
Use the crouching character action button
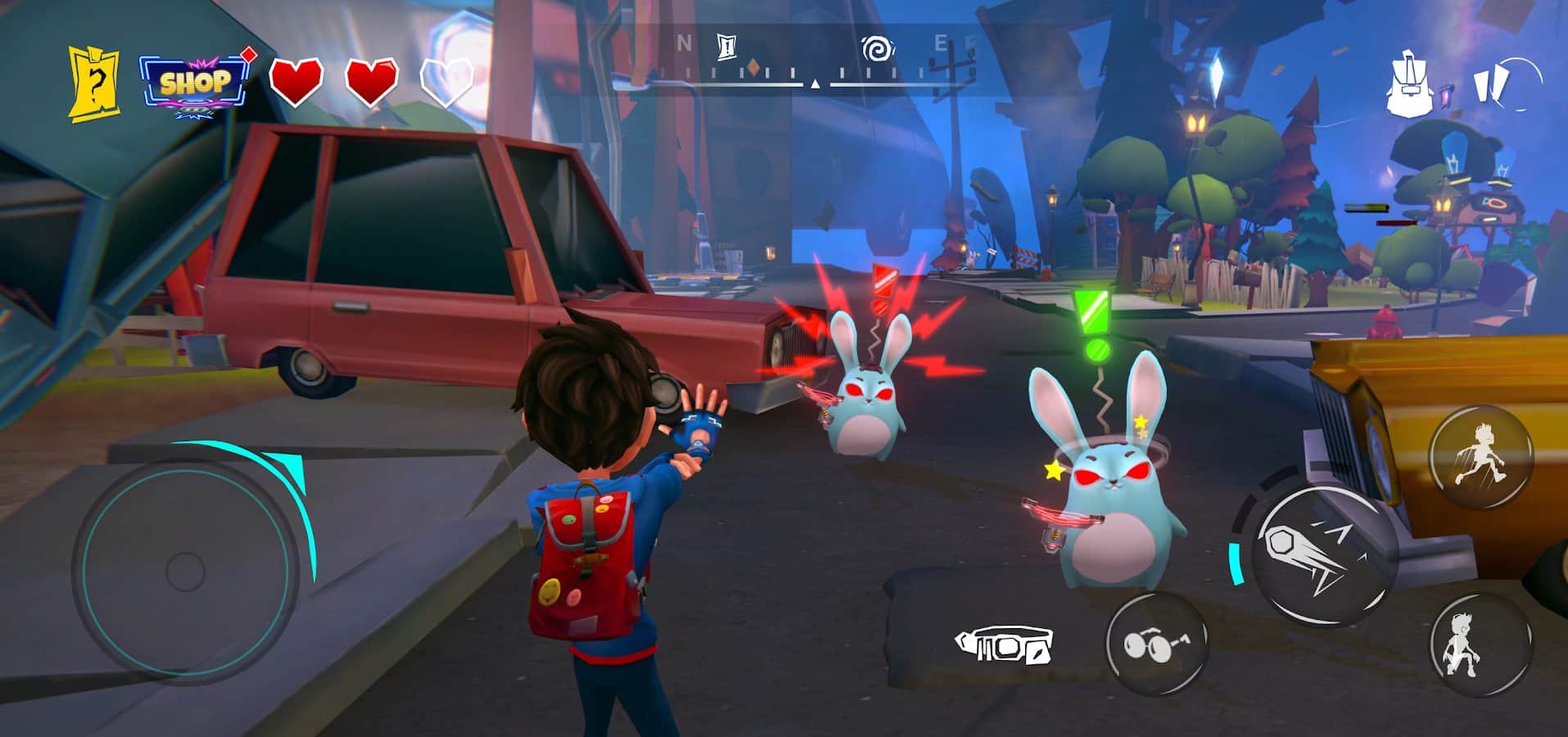[x=1479, y=645]
